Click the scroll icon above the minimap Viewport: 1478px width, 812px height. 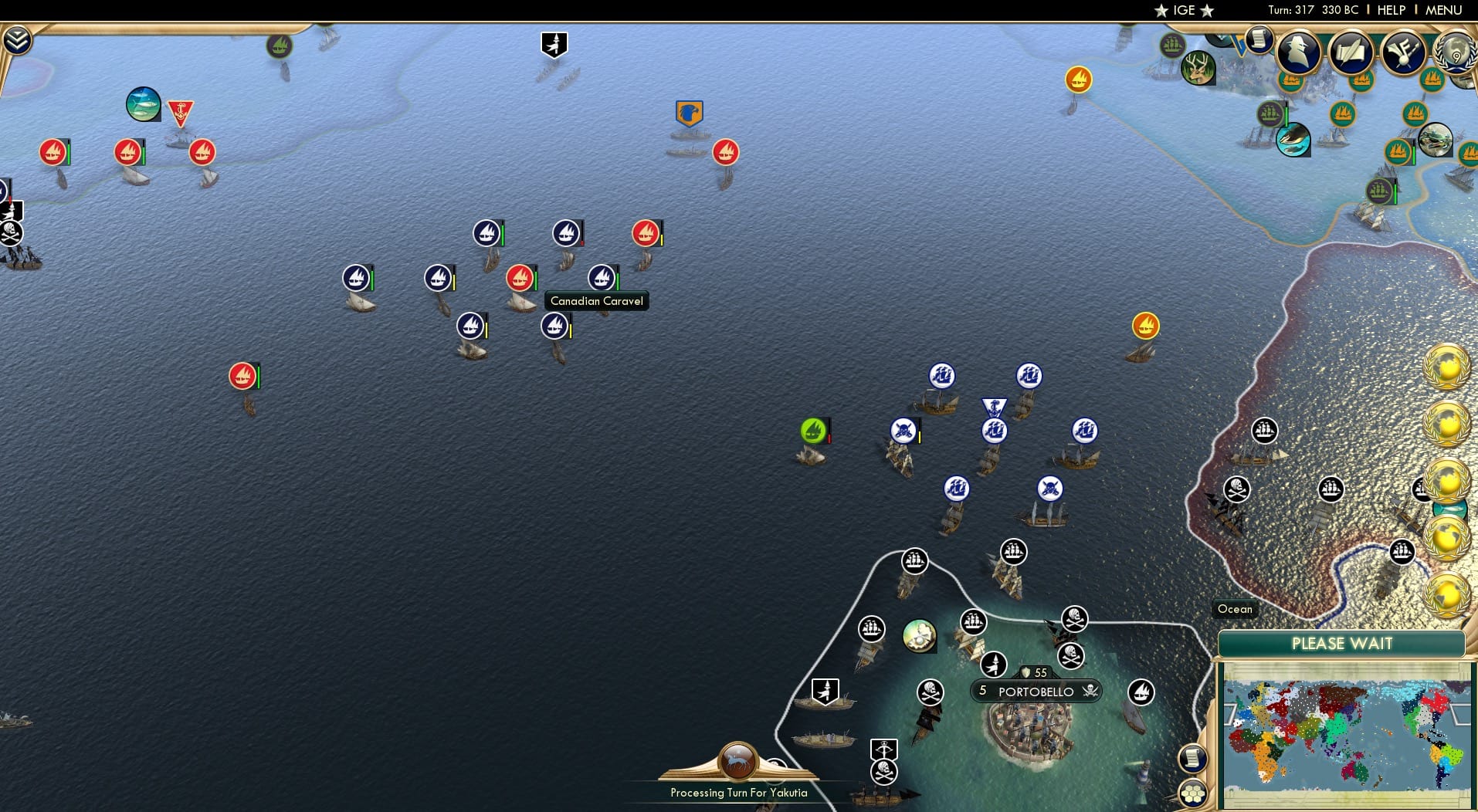[x=1193, y=758]
